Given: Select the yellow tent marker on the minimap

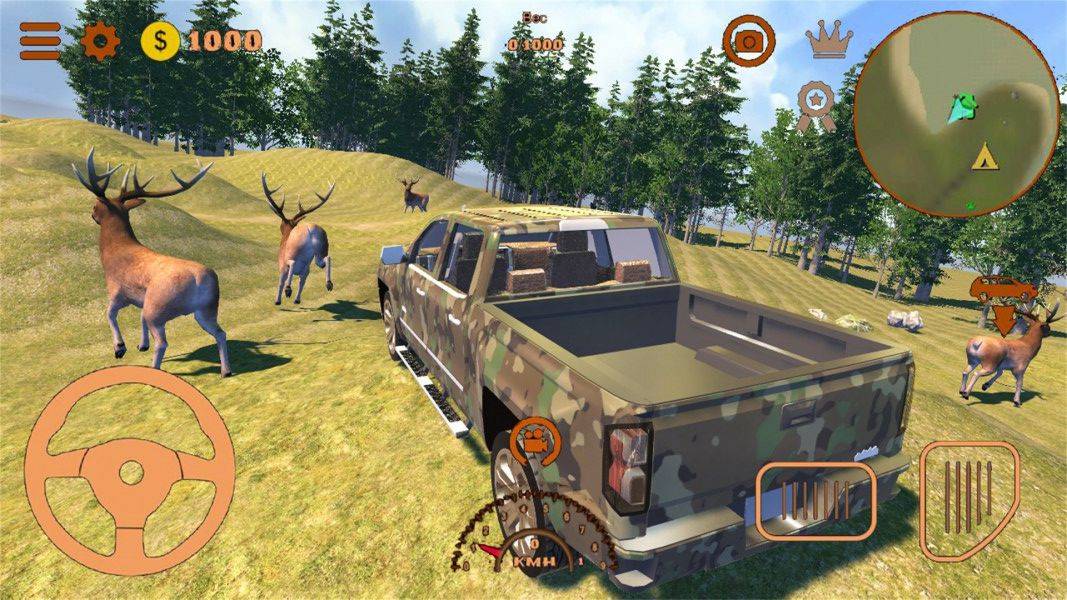Looking at the screenshot, I should point(985,156).
